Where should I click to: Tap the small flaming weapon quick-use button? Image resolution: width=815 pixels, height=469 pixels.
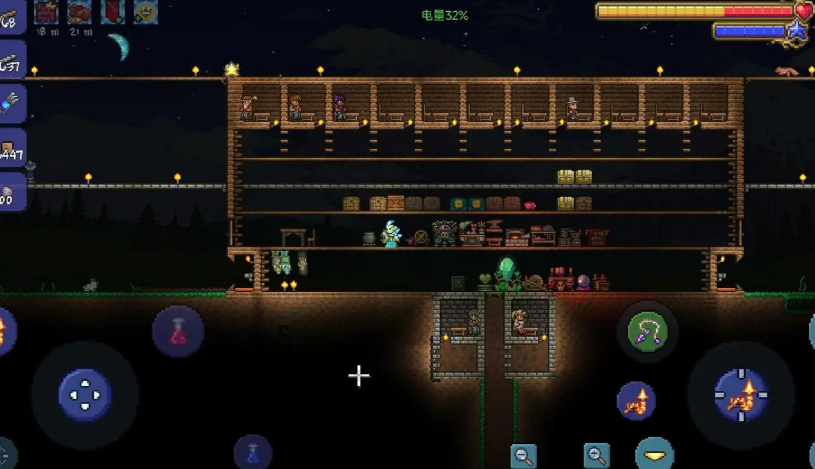(636, 400)
